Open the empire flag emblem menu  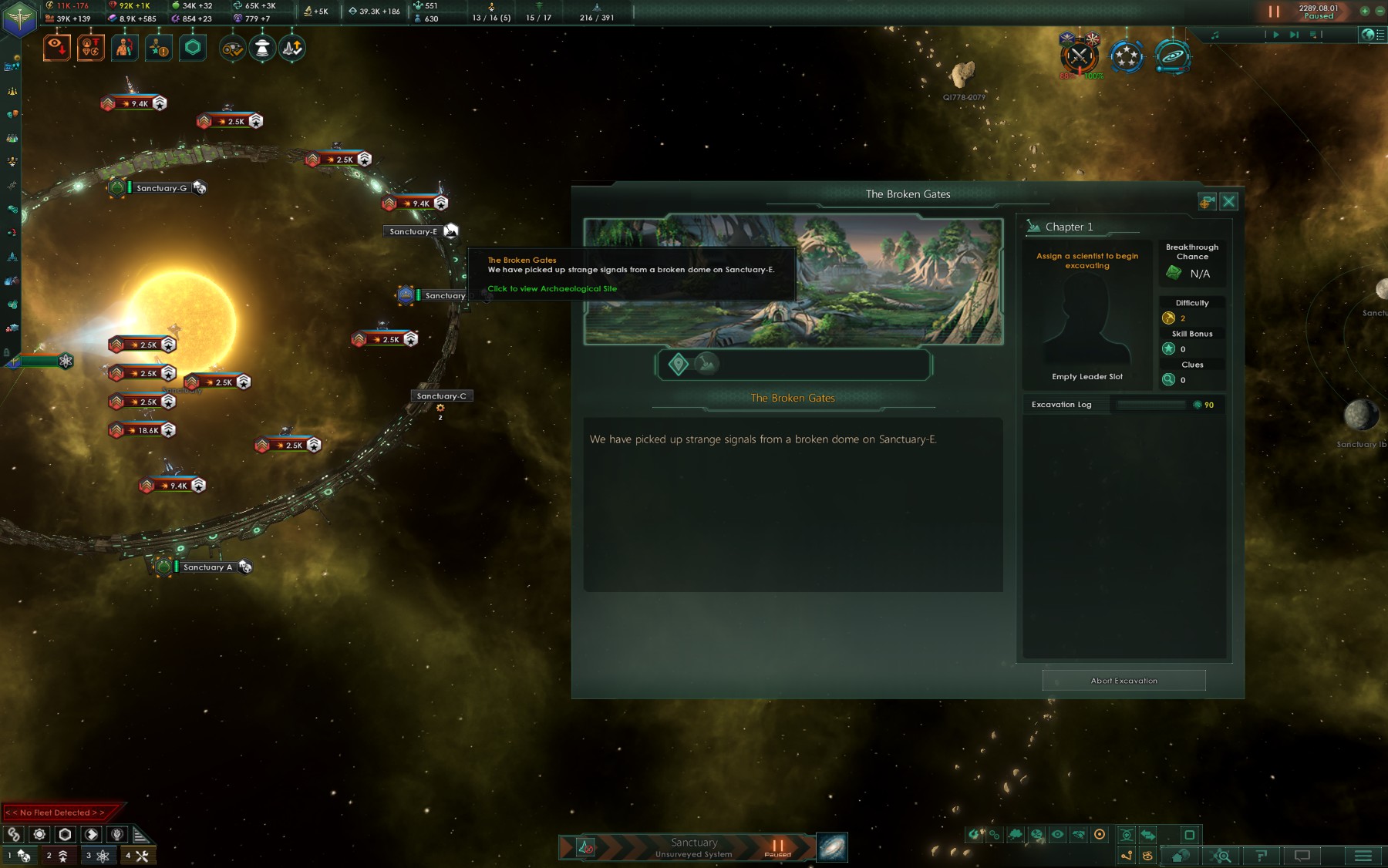pos(19,19)
